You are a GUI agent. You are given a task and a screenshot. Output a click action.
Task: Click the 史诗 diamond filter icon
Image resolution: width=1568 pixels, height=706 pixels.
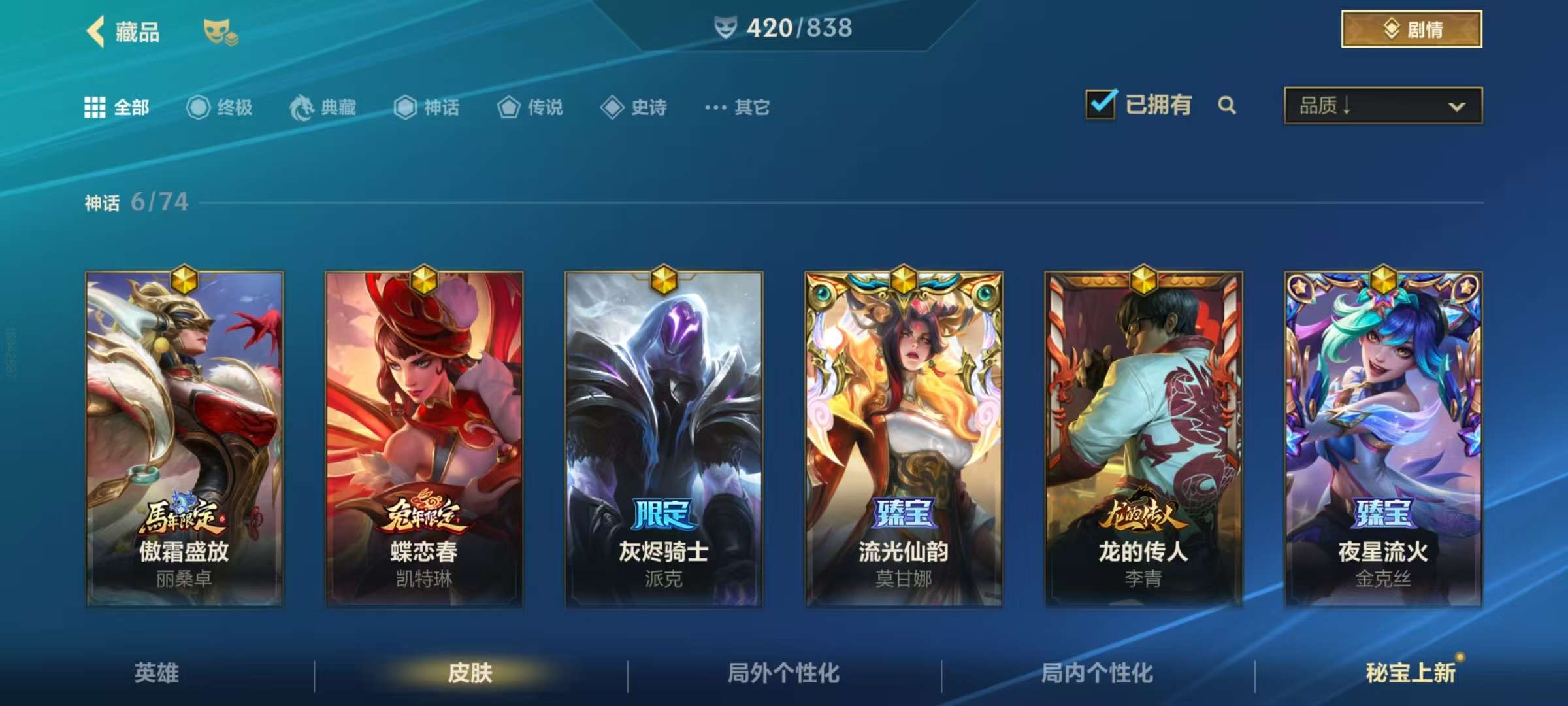pos(611,108)
